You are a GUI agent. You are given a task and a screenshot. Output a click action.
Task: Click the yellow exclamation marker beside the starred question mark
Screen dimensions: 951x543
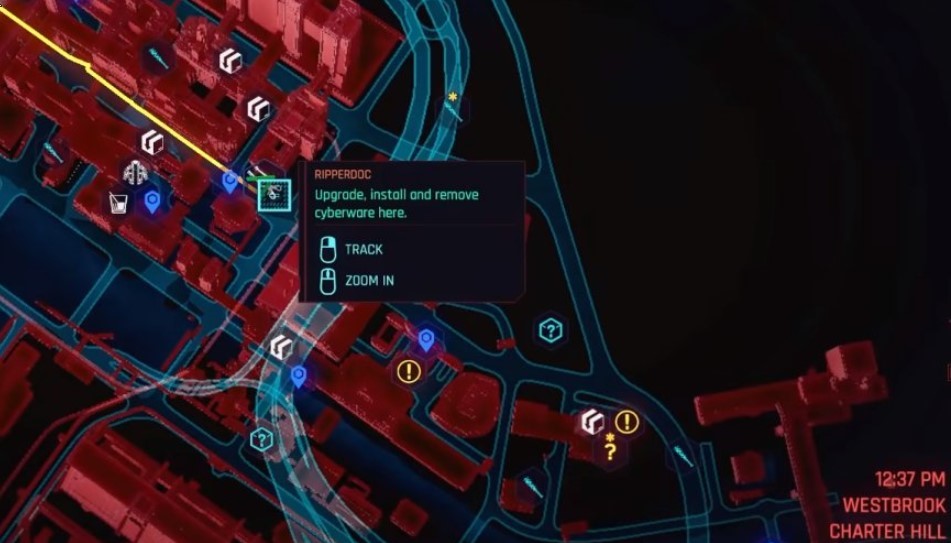(x=627, y=422)
